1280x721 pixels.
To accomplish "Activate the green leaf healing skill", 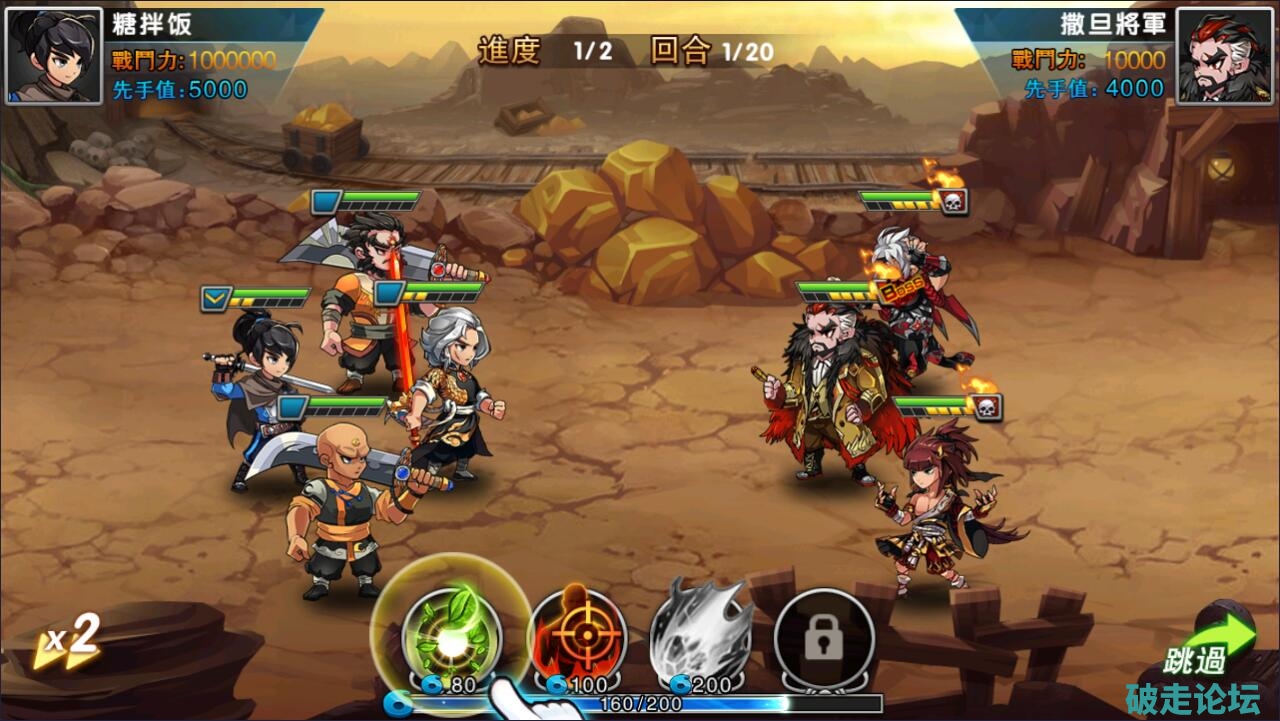I will tap(451, 635).
